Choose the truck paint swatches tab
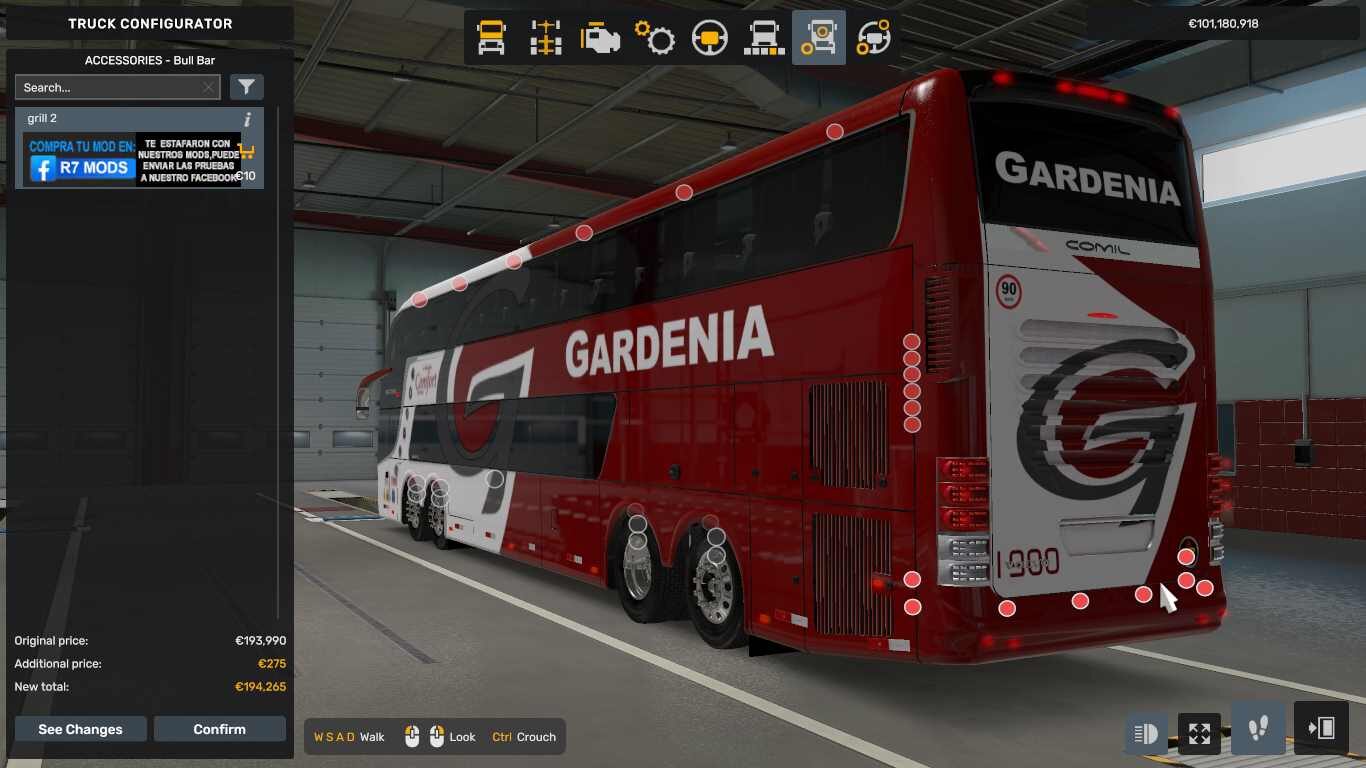 (764, 38)
